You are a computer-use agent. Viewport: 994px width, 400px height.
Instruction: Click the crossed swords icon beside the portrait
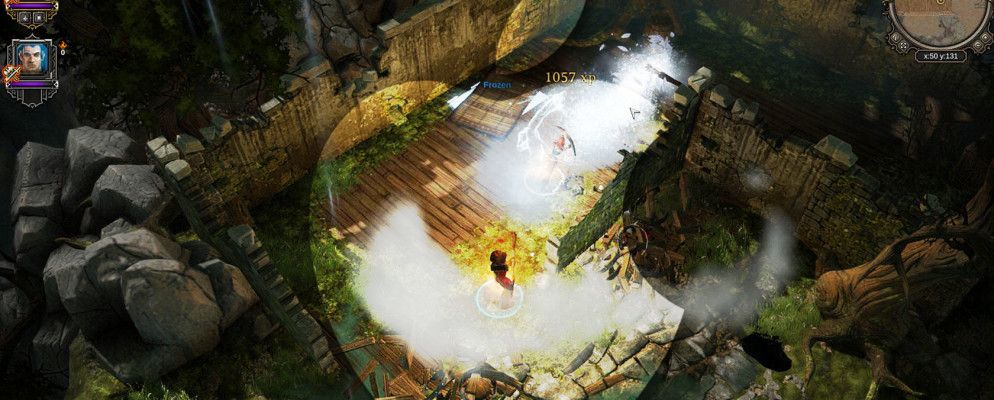pos(13,73)
